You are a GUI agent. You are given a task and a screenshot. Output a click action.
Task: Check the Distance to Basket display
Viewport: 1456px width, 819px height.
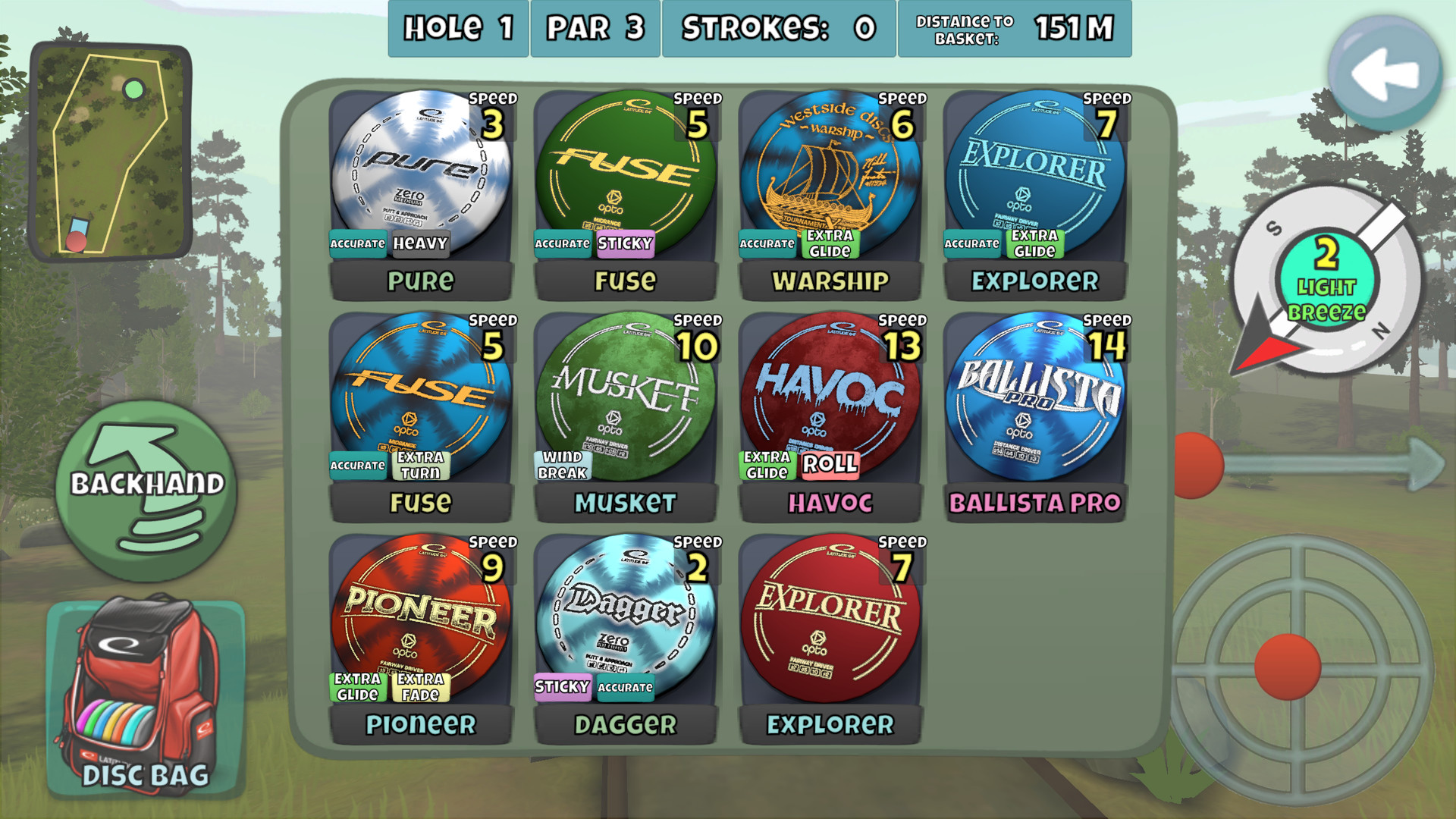click(1015, 29)
